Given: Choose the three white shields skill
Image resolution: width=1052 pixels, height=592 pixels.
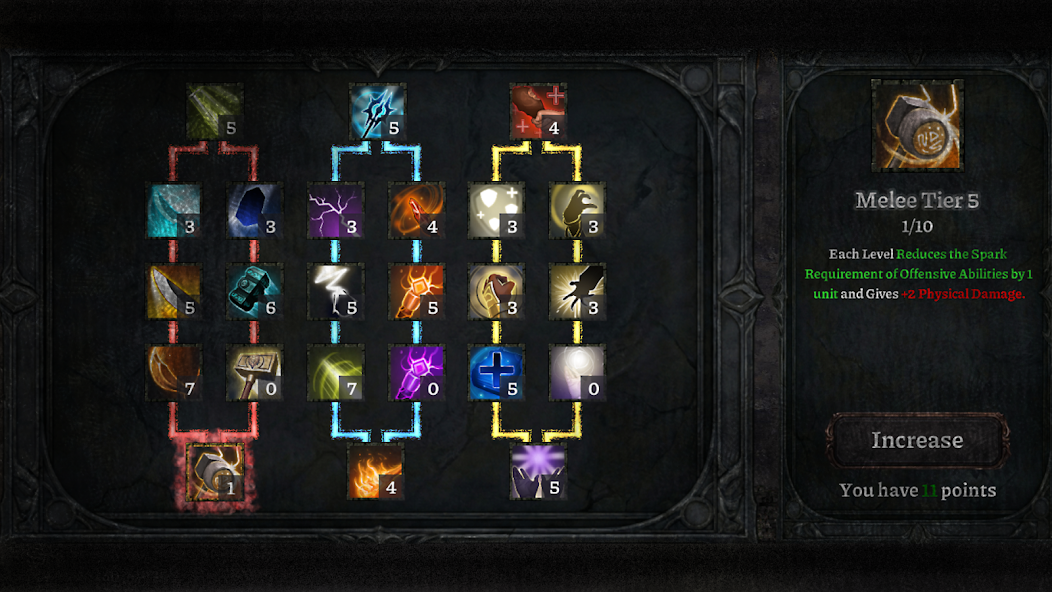Looking at the screenshot, I should 497,210.
